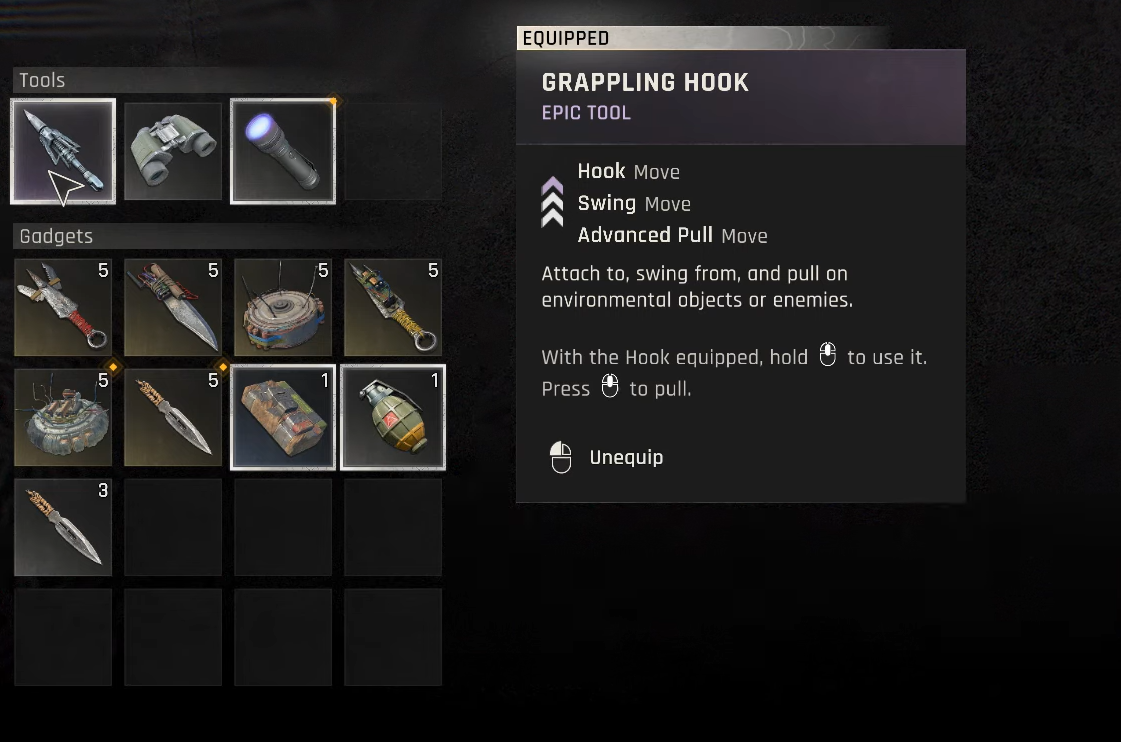Choose the binoculars tool slot
This screenshot has height=742, width=1121.
173,151
